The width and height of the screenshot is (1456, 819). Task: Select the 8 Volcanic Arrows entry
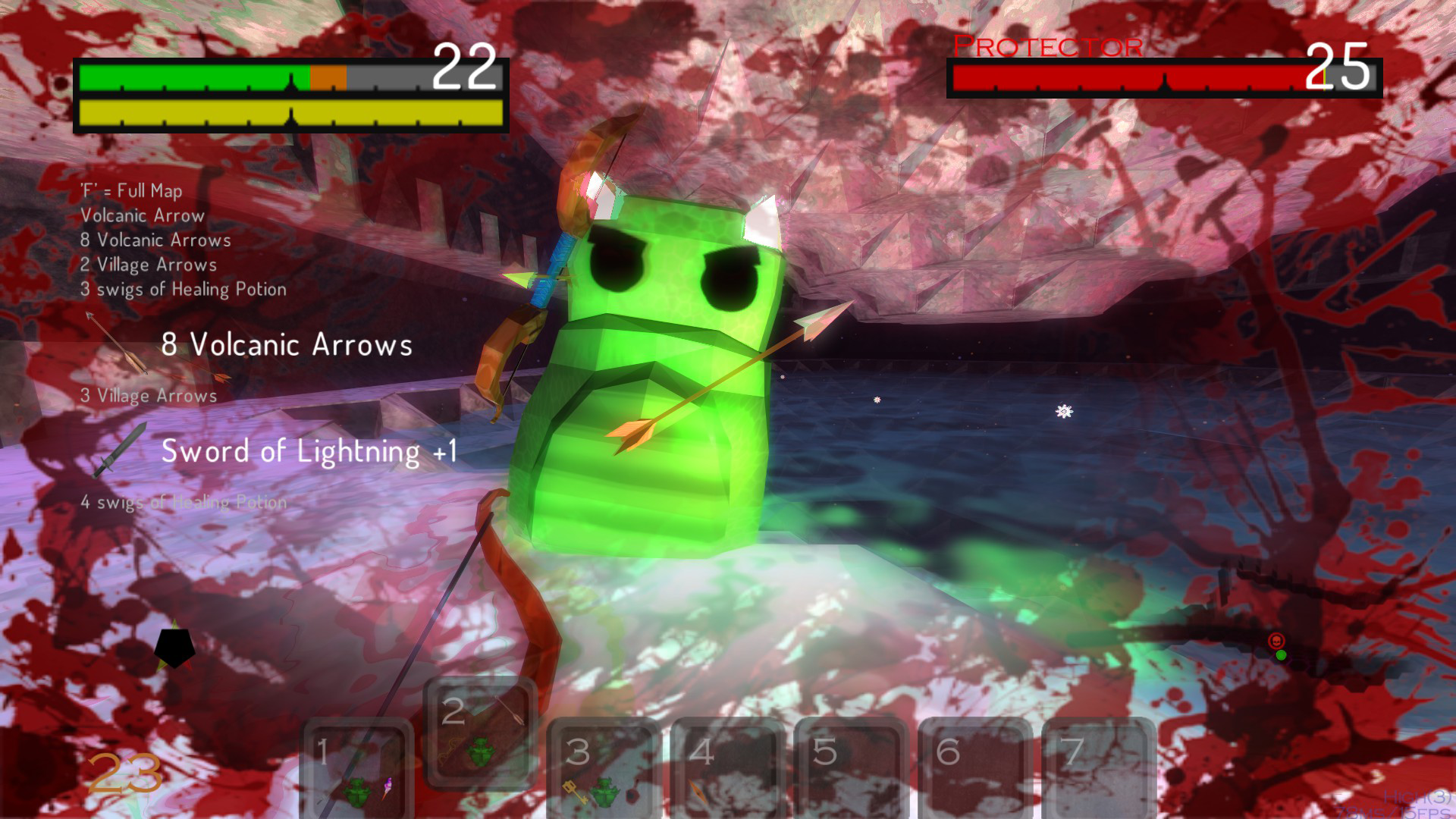(x=287, y=345)
